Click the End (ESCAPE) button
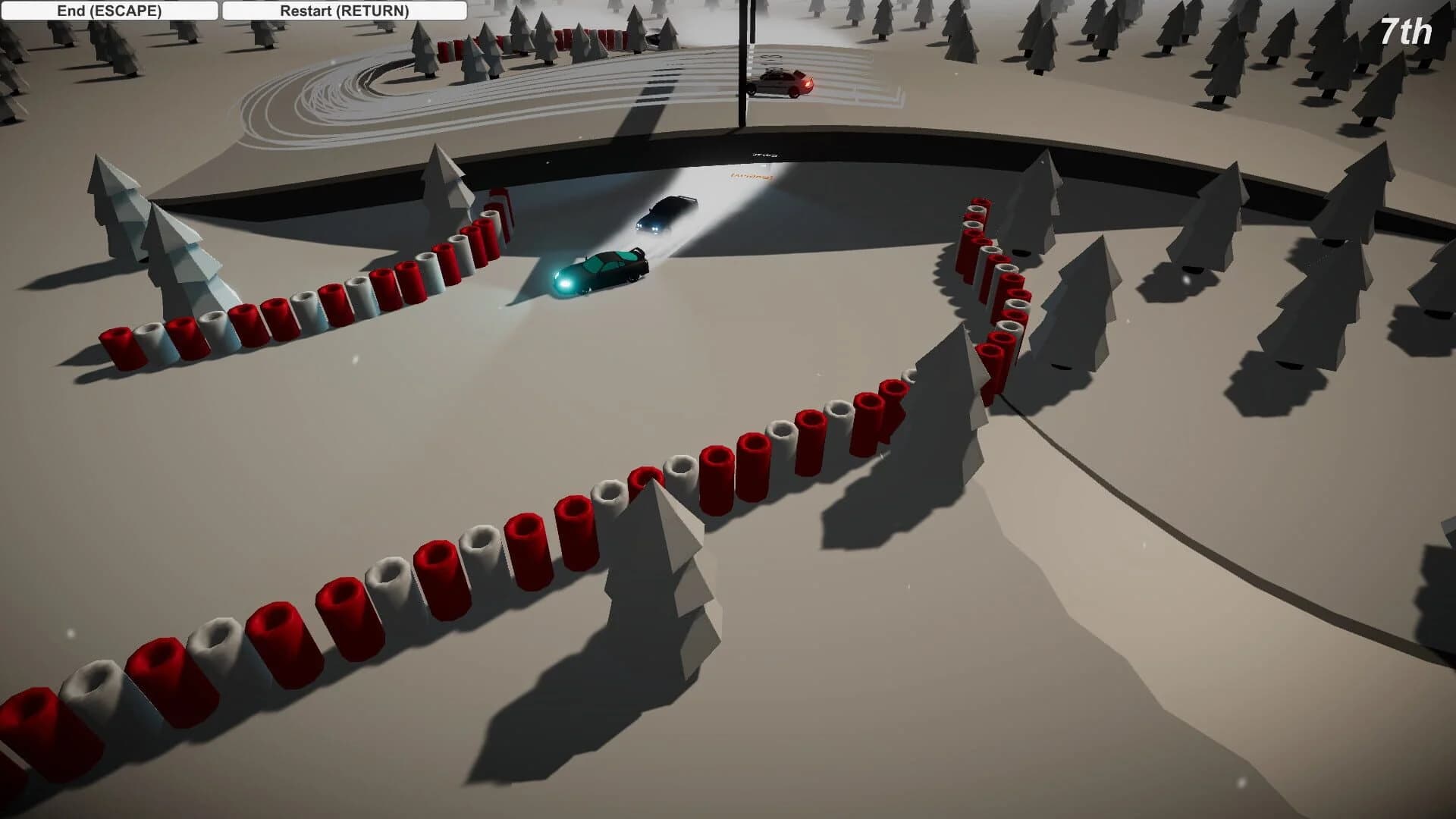This screenshot has height=819, width=1456. click(110, 11)
